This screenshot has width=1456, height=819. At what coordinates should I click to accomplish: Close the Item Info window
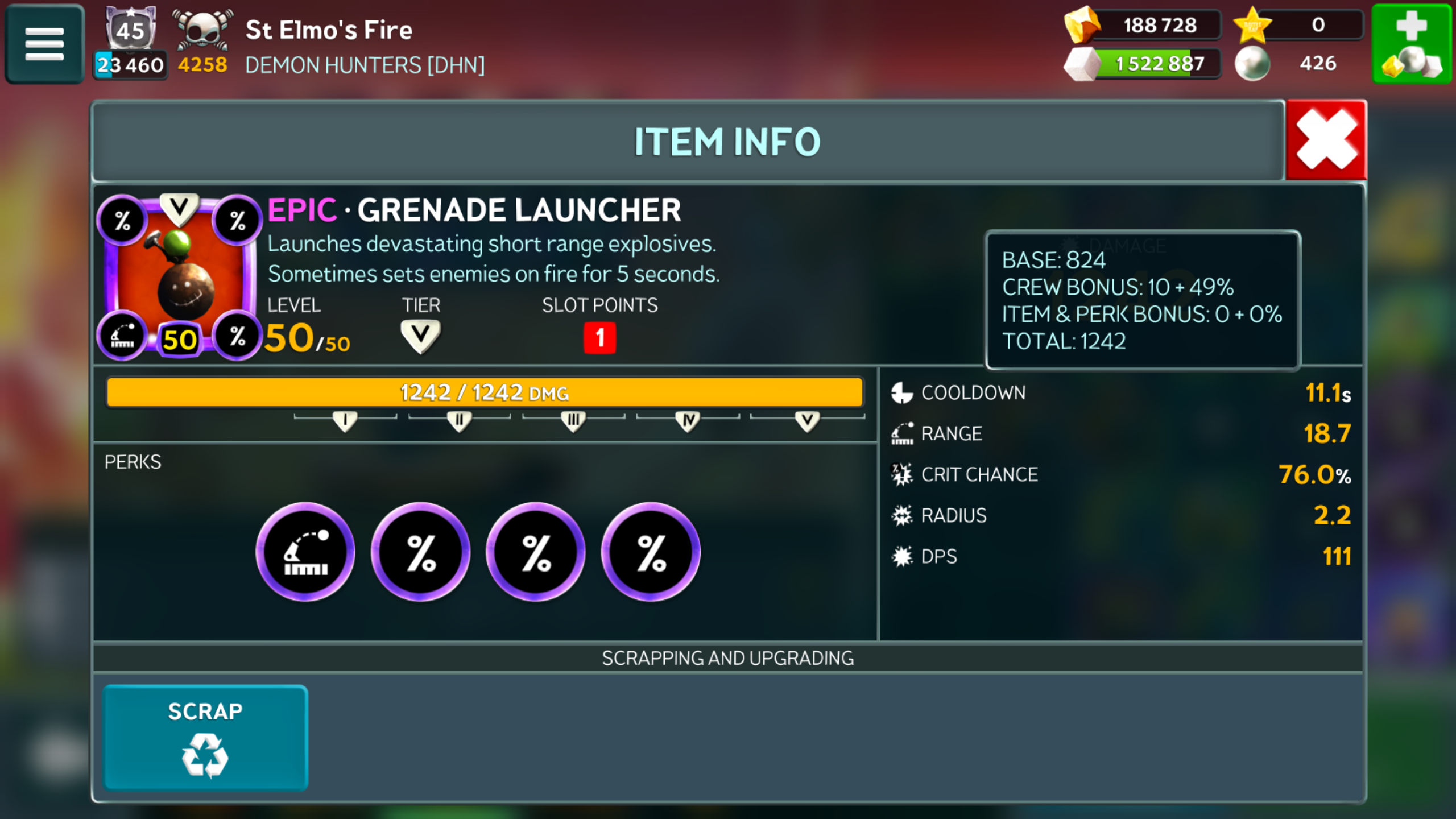pyautogui.click(x=1326, y=140)
